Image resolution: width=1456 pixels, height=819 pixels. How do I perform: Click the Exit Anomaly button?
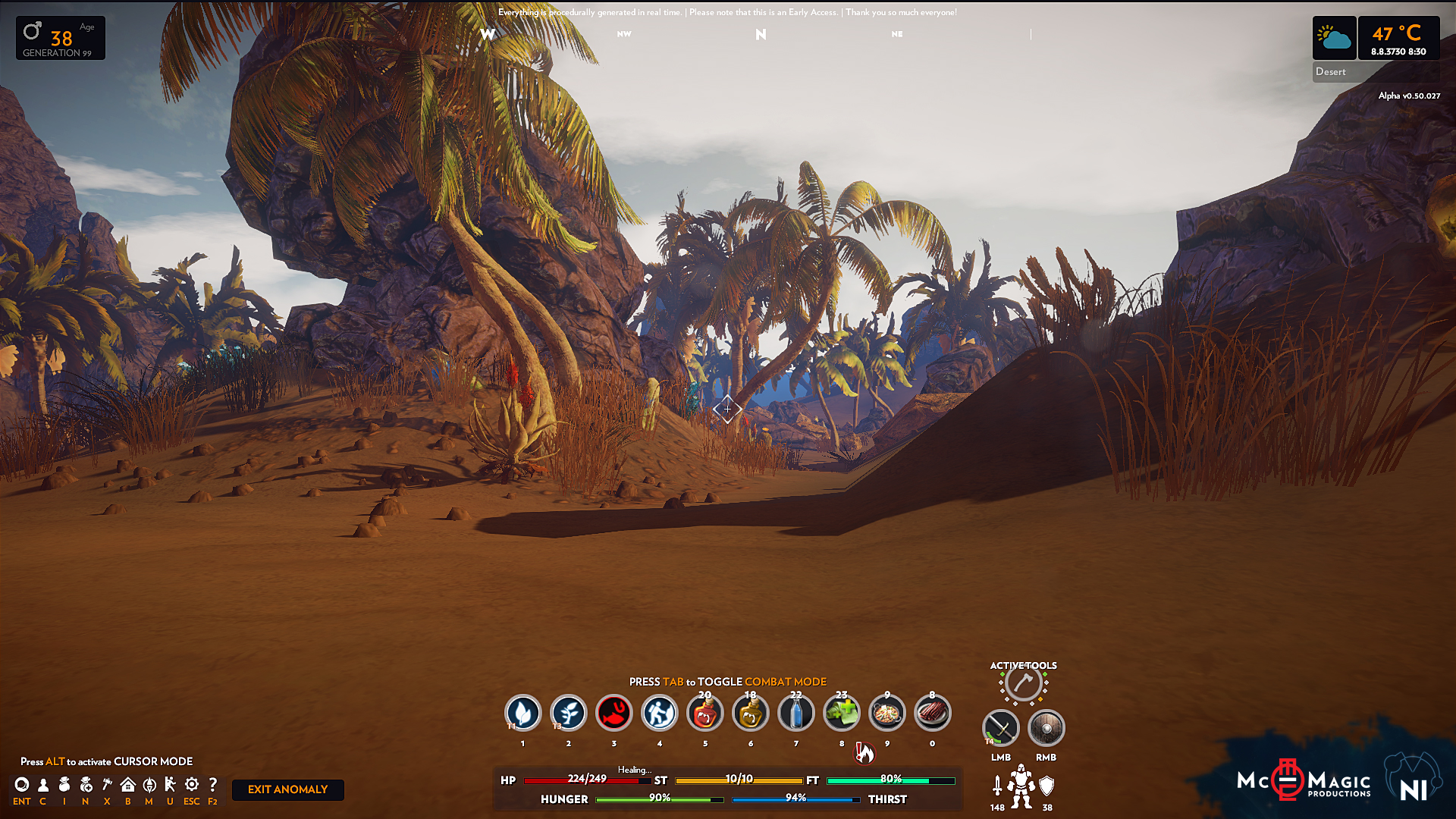pos(287,789)
